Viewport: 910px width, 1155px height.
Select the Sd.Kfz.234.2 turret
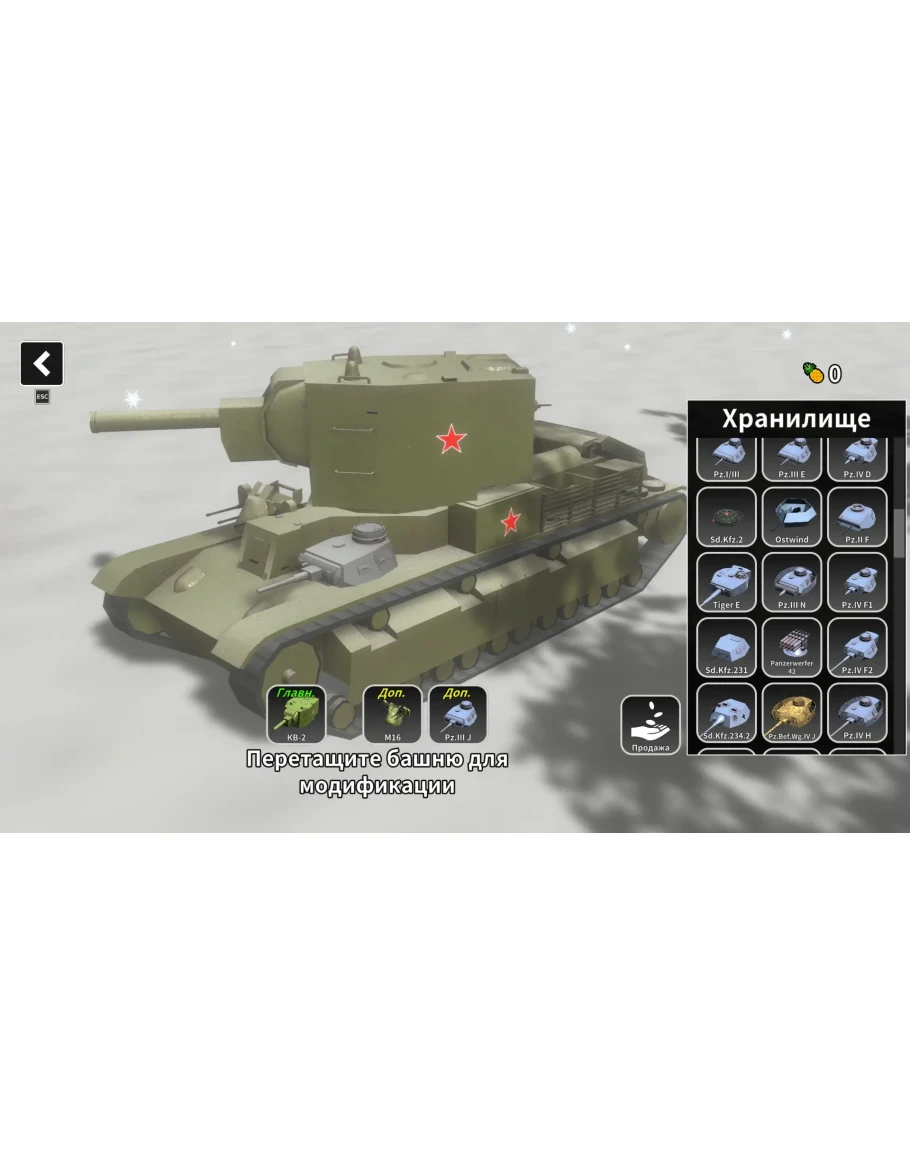coord(726,713)
